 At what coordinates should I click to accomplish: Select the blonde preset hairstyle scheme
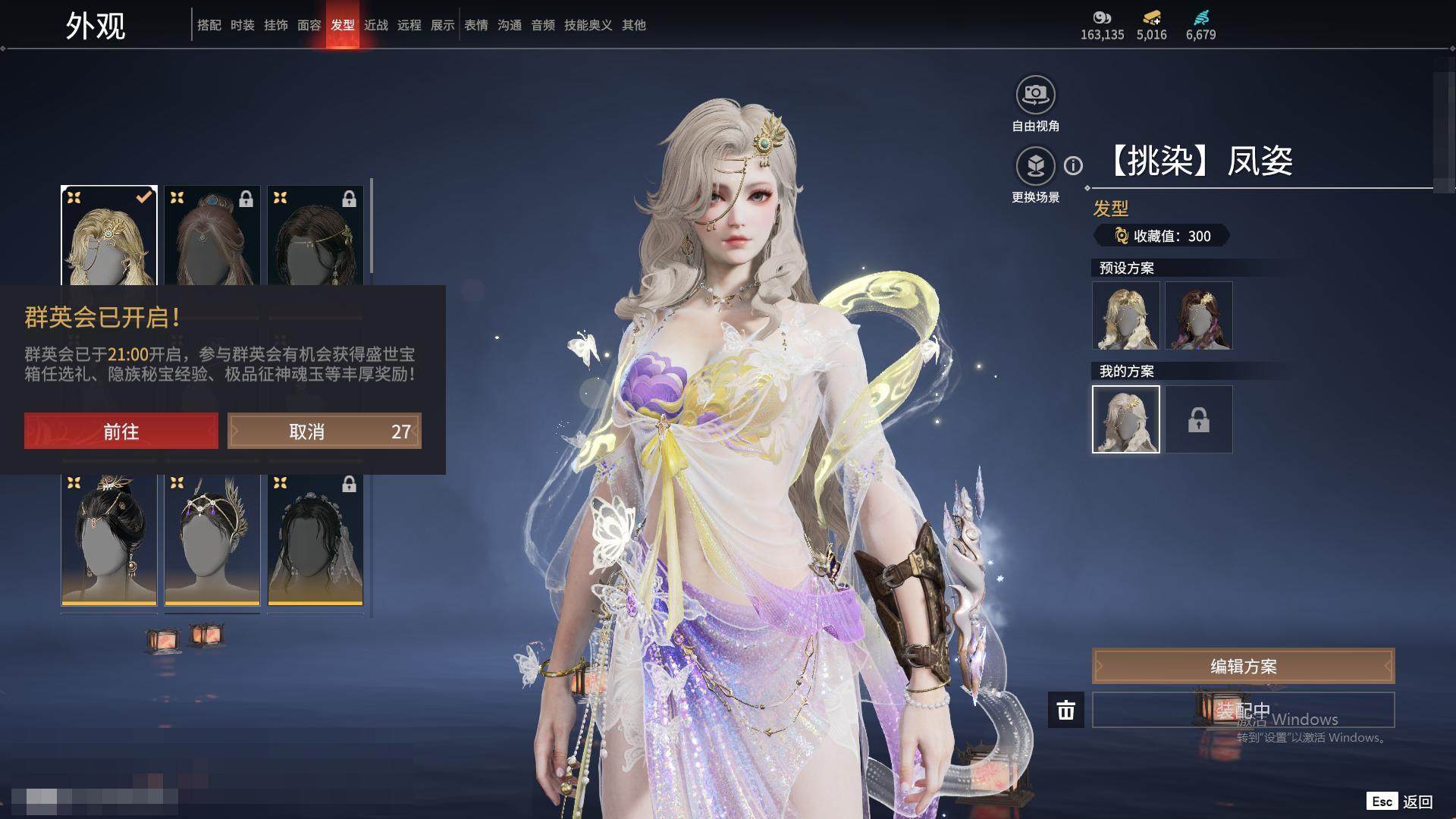click(x=1126, y=315)
